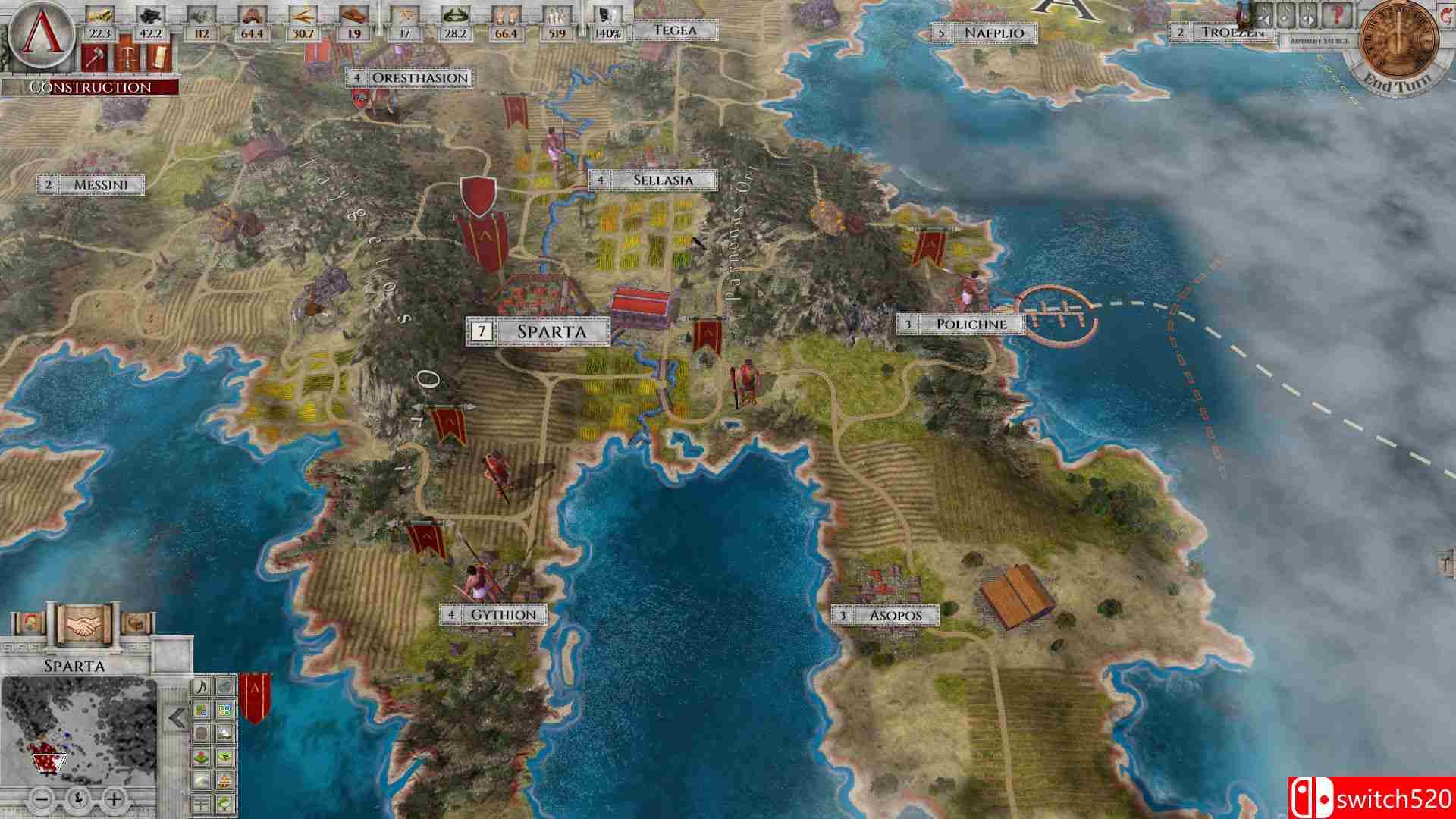
Task: Center the minimap with the anchor button
Action: (79, 799)
